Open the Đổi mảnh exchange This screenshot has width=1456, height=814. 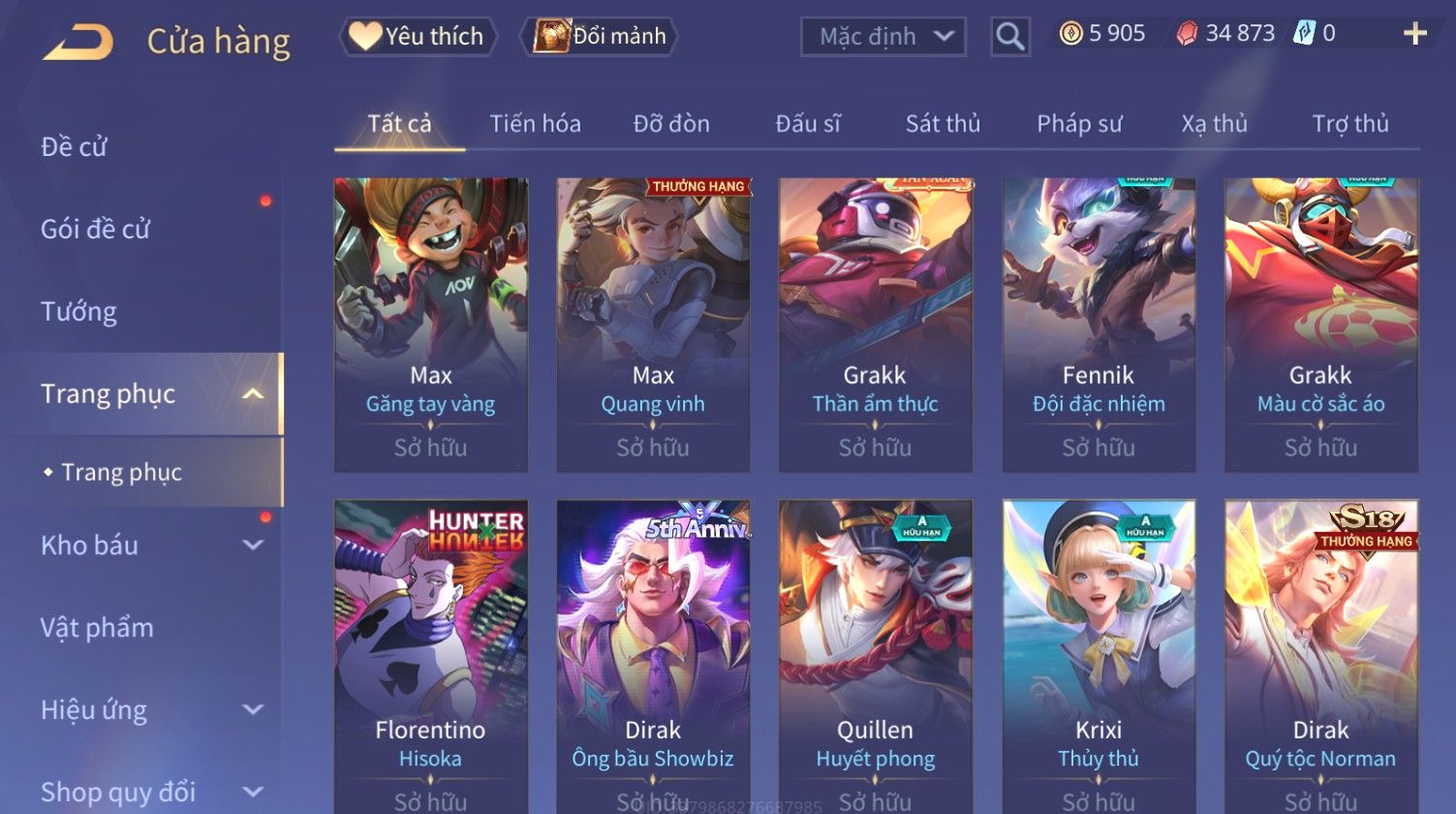coord(601,37)
